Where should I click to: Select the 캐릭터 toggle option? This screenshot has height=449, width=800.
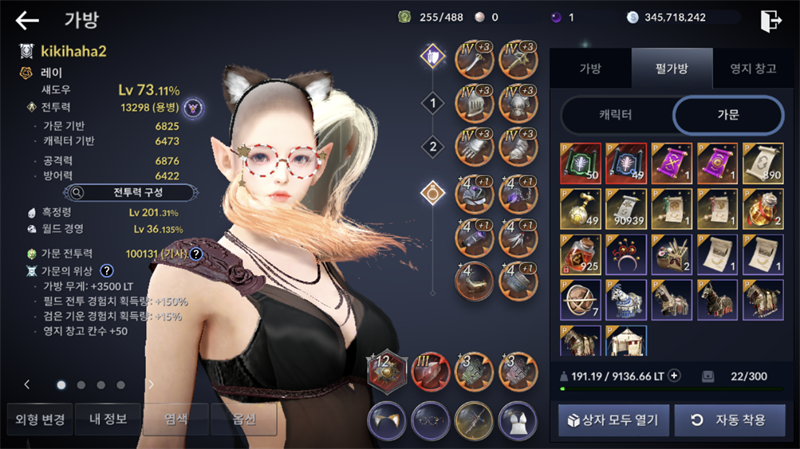(x=617, y=115)
